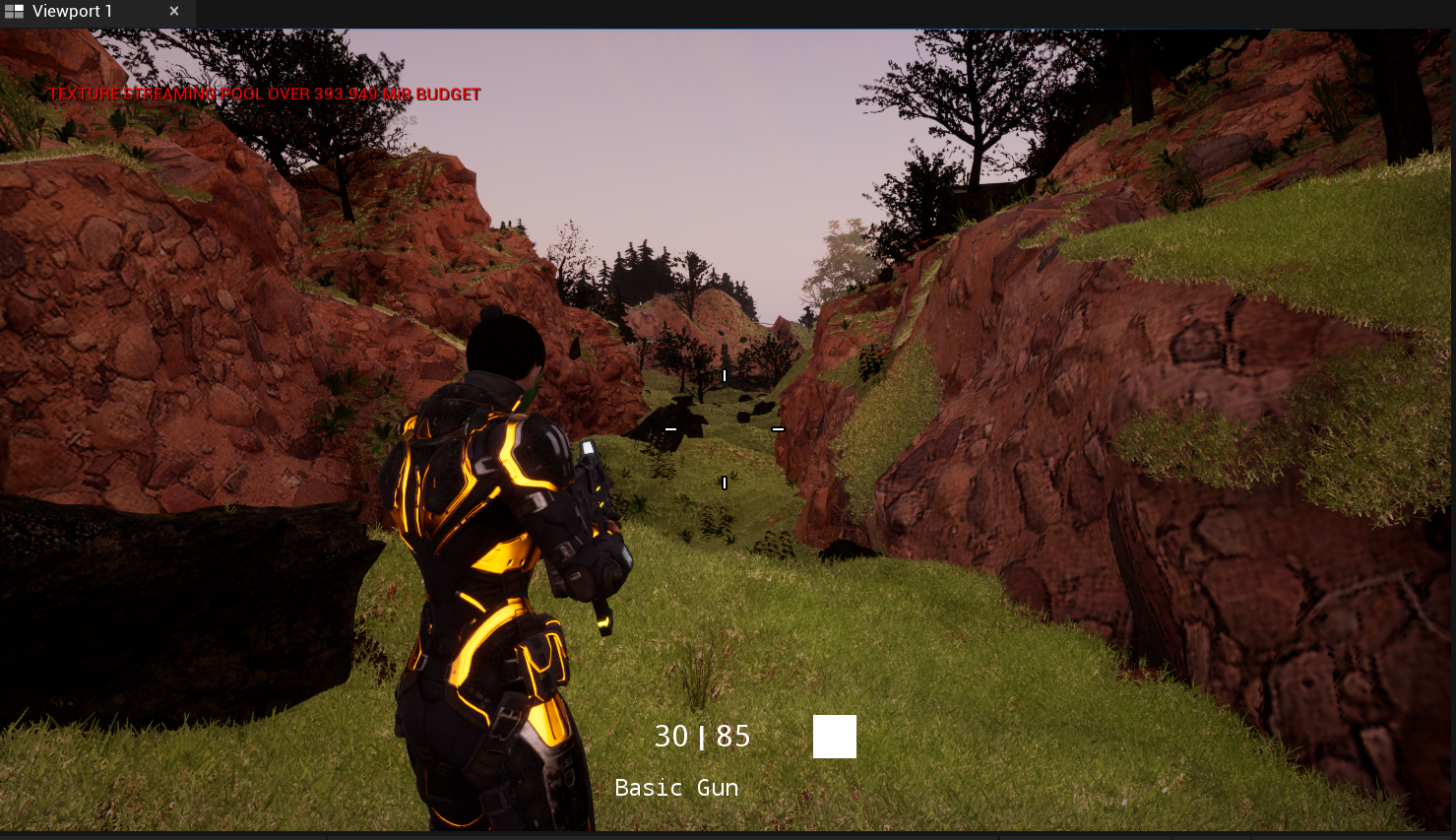1456x840 pixels.
Task: Click the reserve ammo number 85
Action: tap(731, 736)
